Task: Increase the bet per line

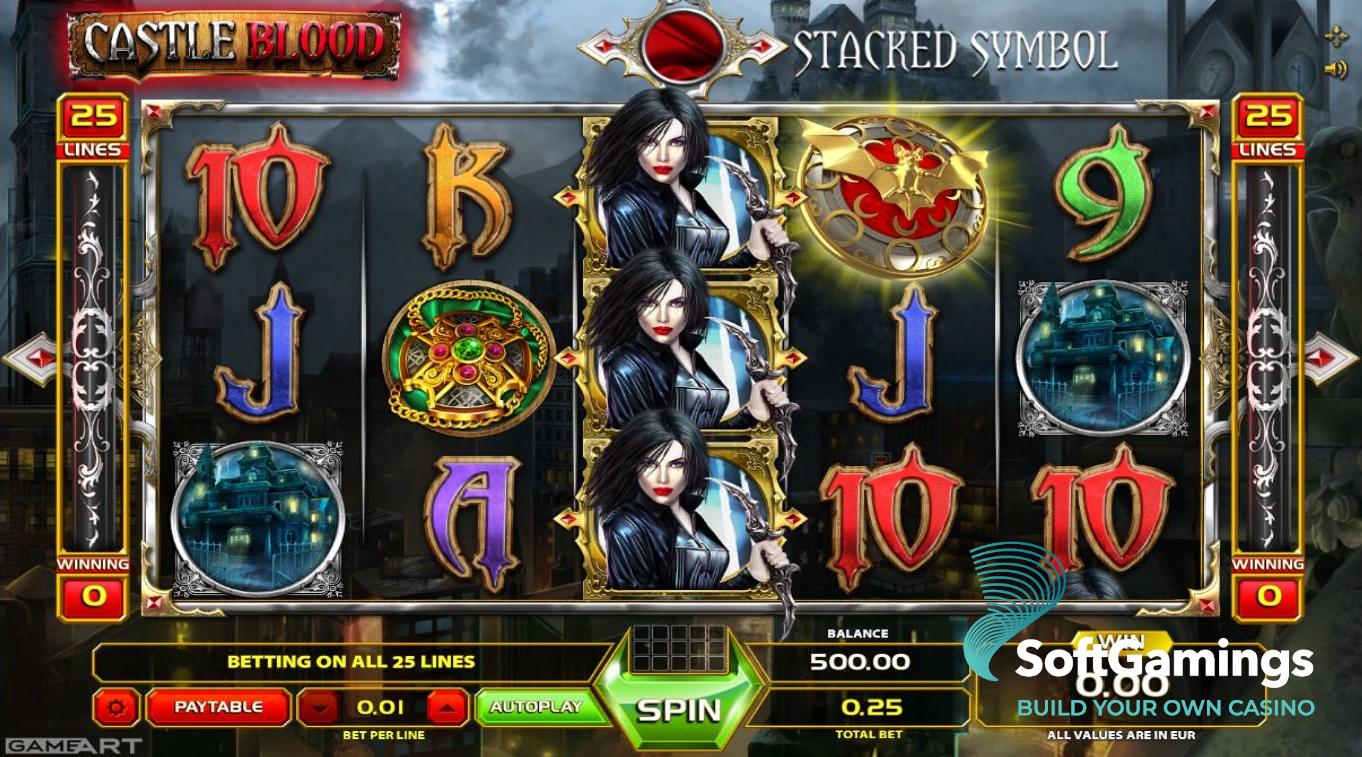Action: pos(447,708)
